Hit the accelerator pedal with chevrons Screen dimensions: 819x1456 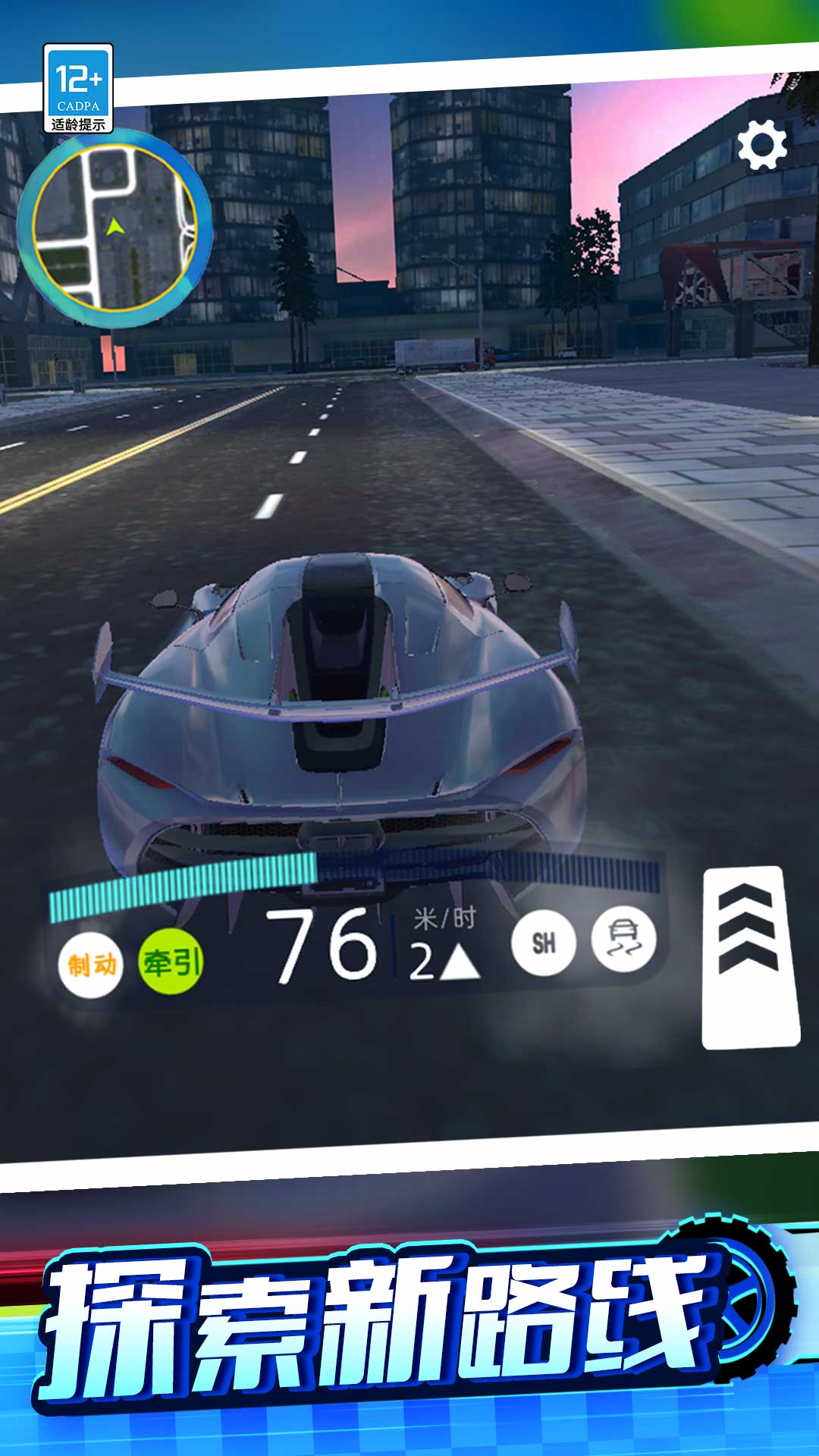749,958
